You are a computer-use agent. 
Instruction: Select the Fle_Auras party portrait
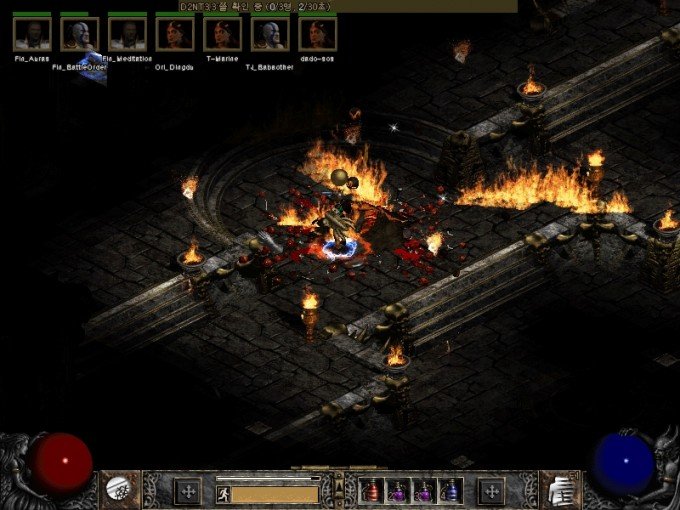32,34
